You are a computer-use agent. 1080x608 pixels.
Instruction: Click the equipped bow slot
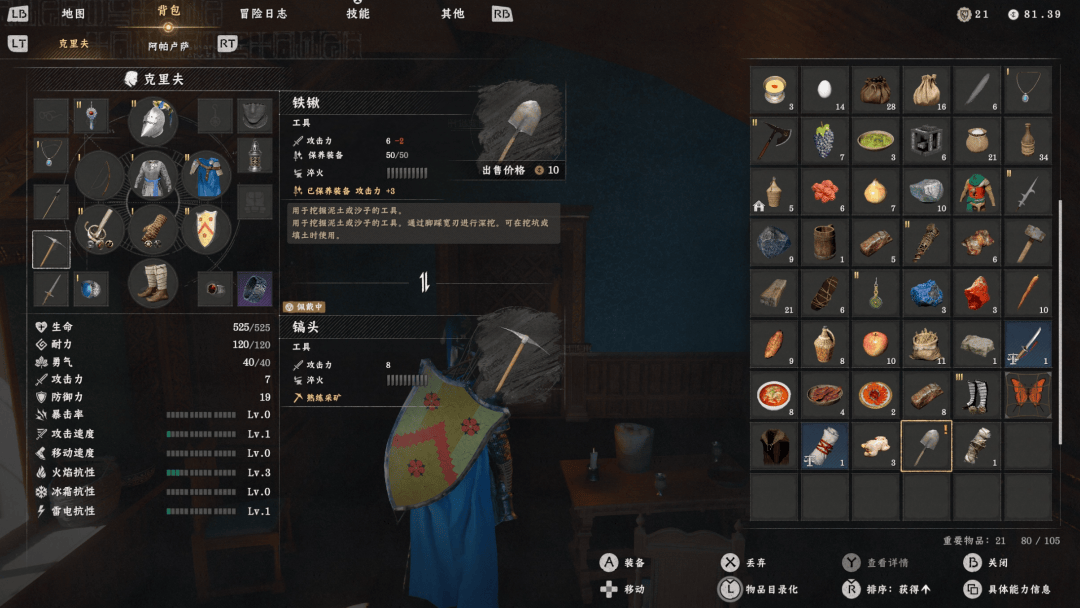pos(100,176)
